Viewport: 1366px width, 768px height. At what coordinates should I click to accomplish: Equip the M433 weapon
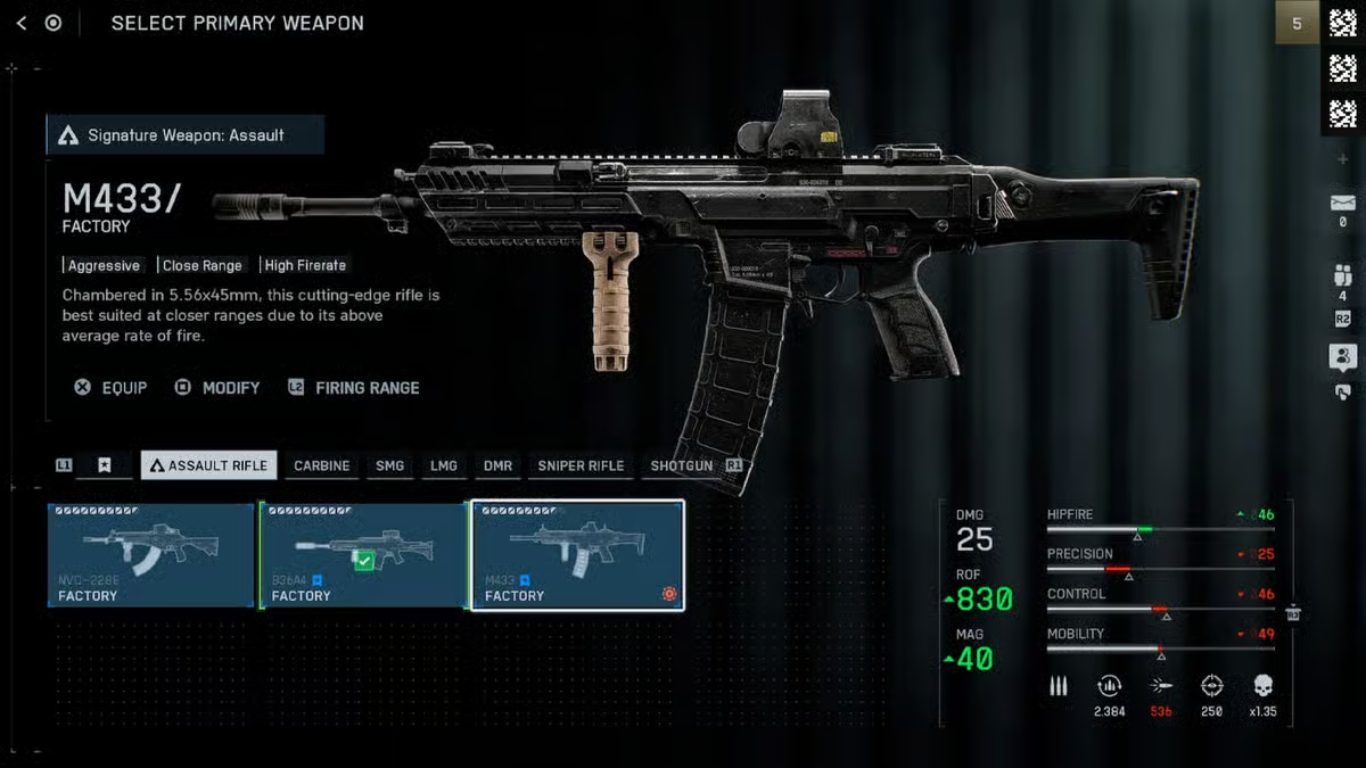point(111,388)
